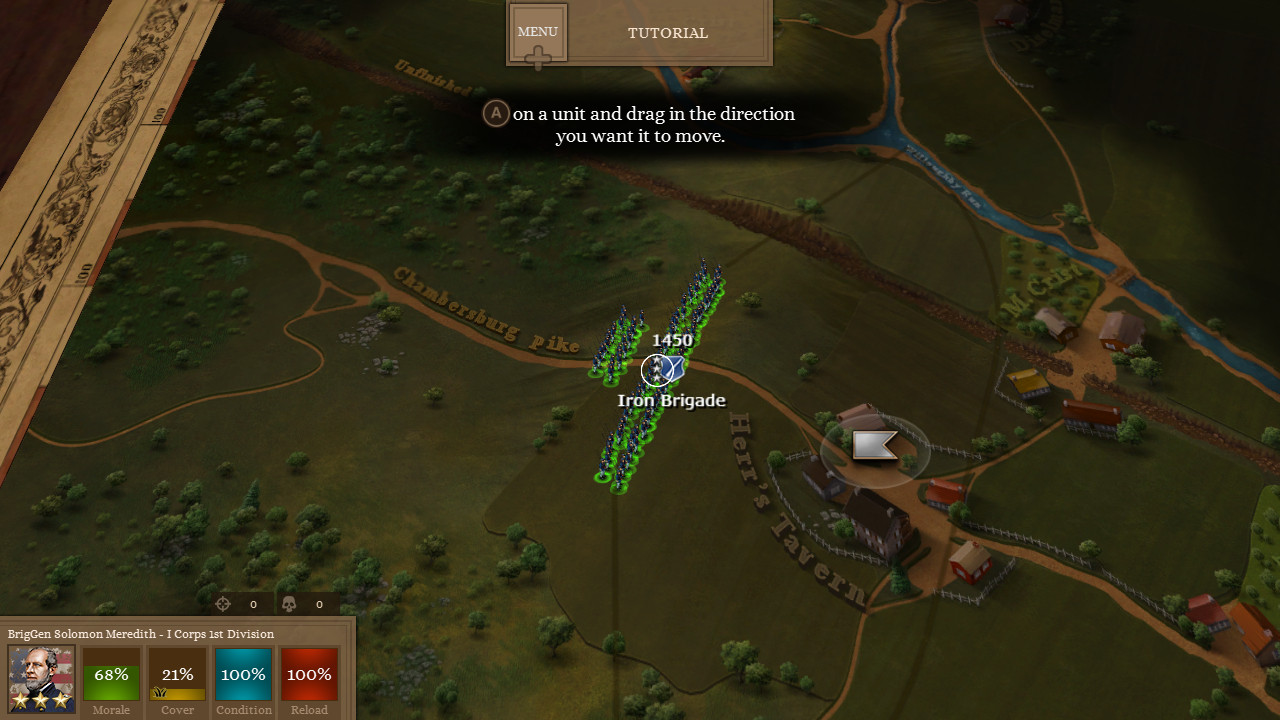The image size is (1280, 720).
Task: Click the blue Condition 100% bar
Action: (243, 675)
